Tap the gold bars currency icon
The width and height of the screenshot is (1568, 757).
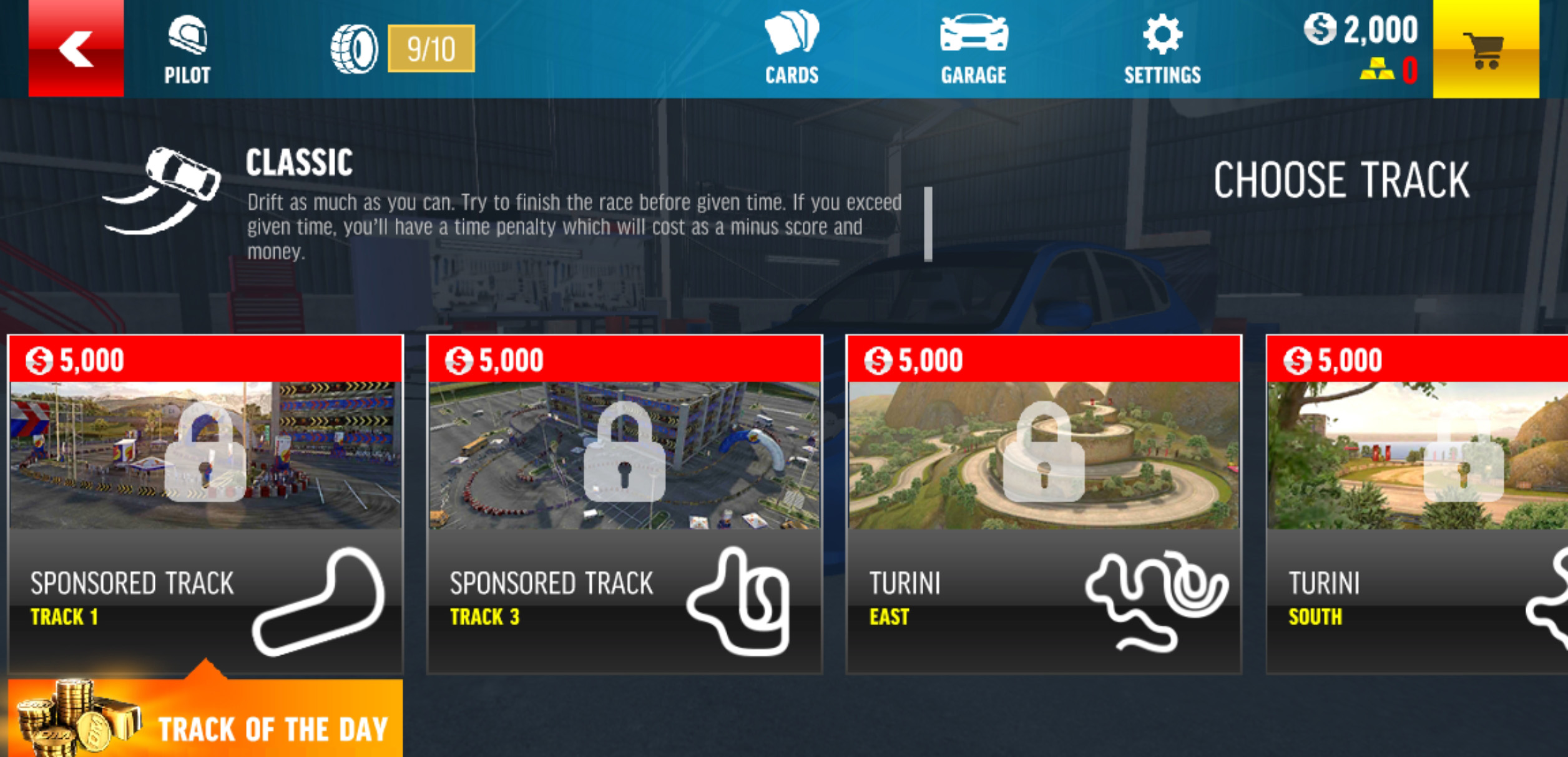(1376, 69)
